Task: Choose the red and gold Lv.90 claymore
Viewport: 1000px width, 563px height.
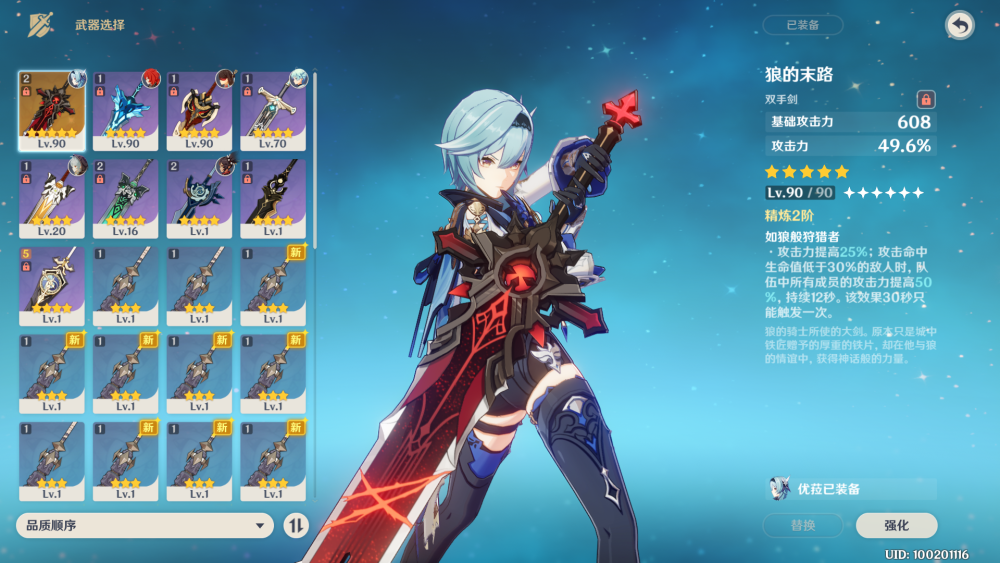Action: [x=199, y=110]
